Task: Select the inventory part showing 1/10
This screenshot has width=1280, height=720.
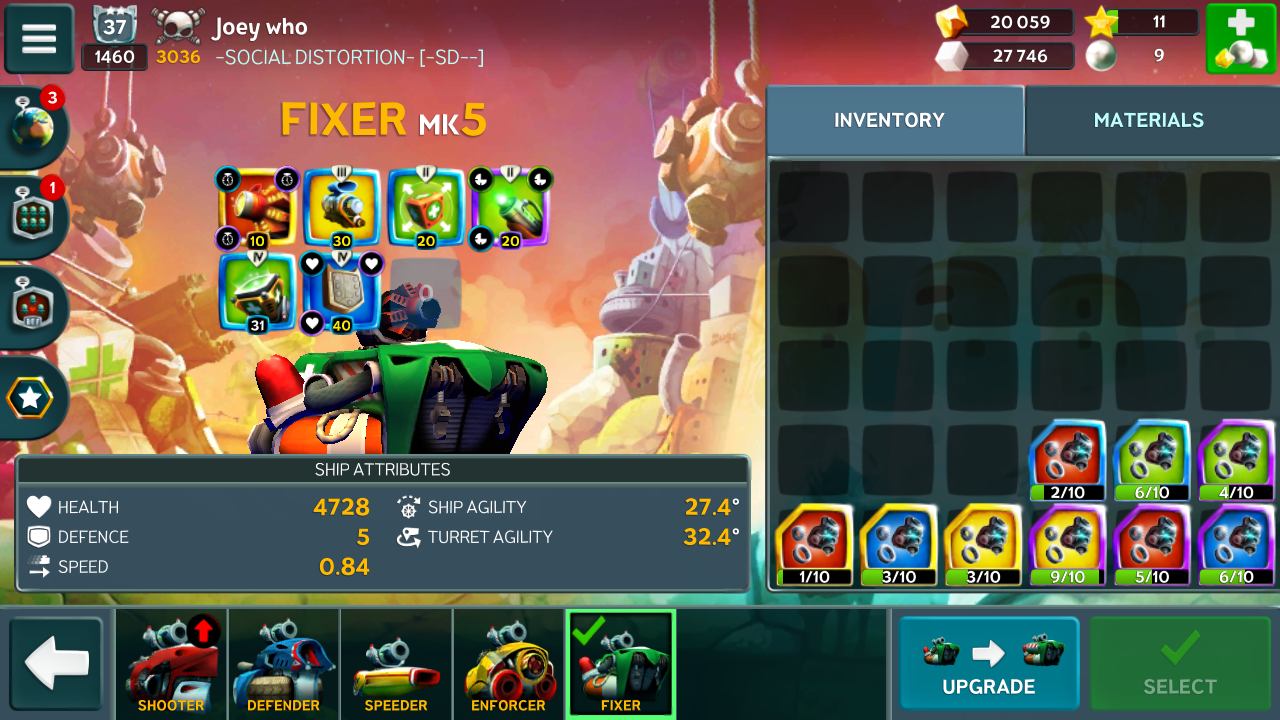Action: 814,546
